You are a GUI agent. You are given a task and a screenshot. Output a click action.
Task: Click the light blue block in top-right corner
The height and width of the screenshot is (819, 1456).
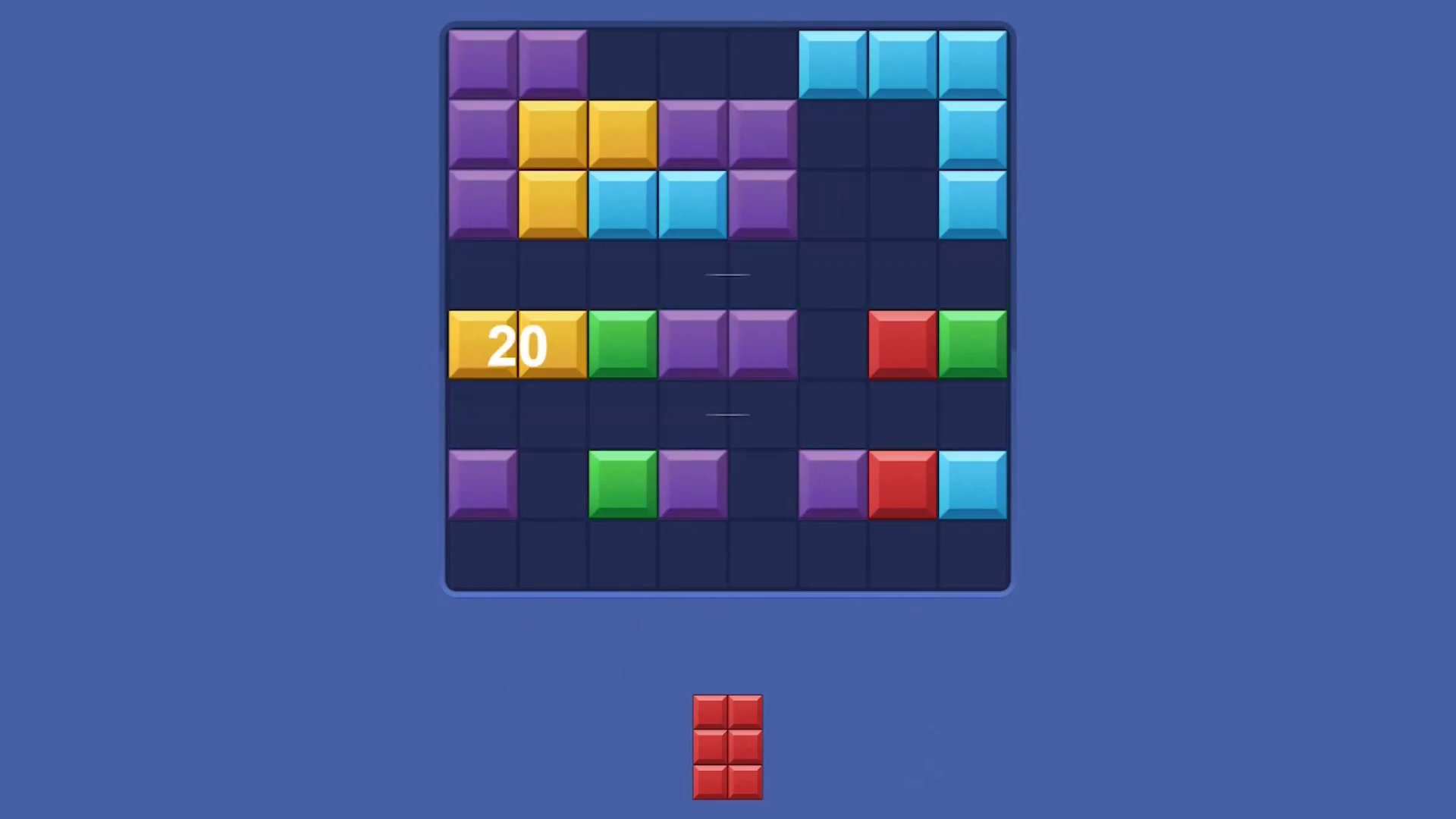click(x=972, y=62)
